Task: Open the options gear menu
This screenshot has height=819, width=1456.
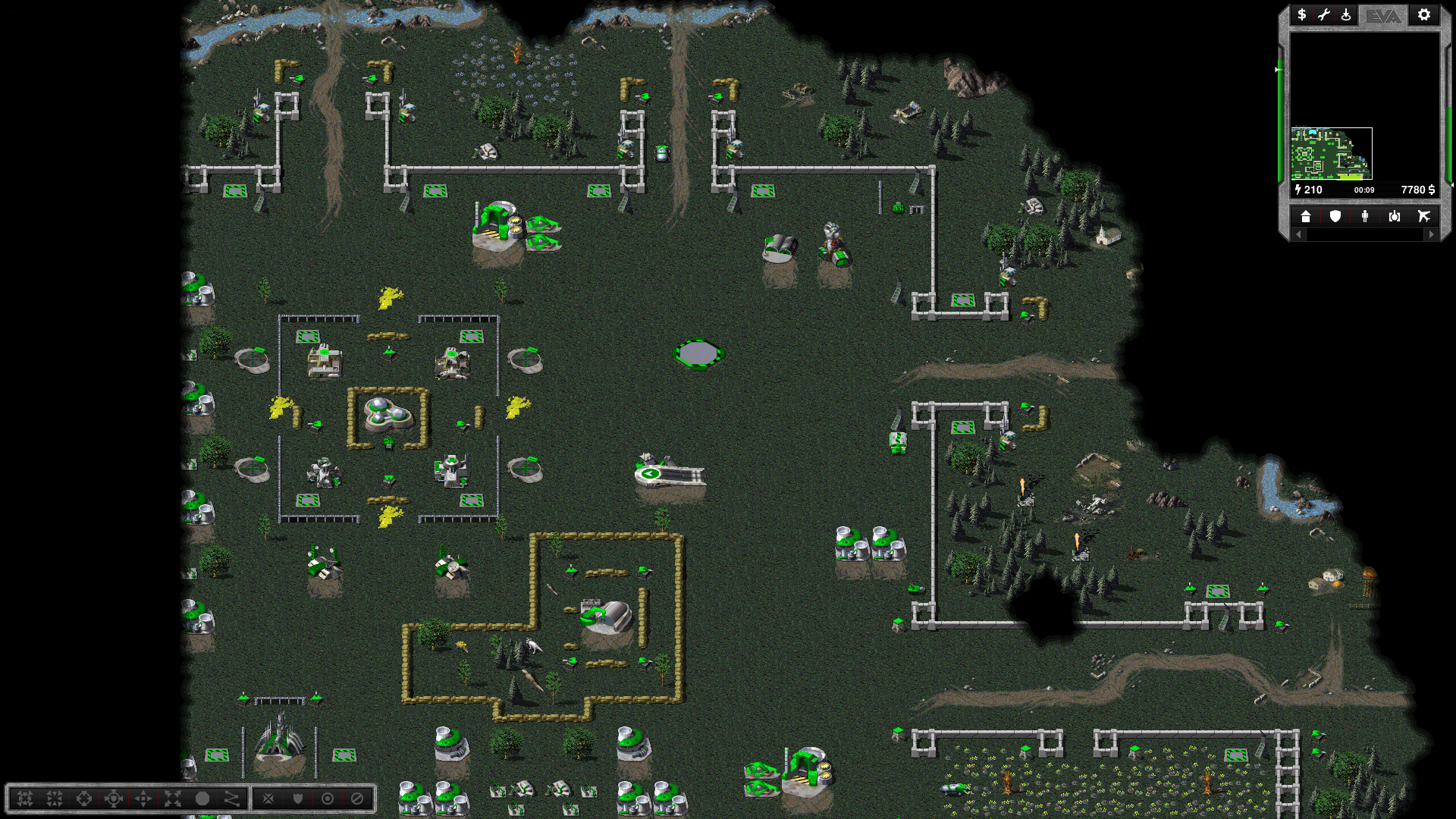Action: (x=1424, y=14)
